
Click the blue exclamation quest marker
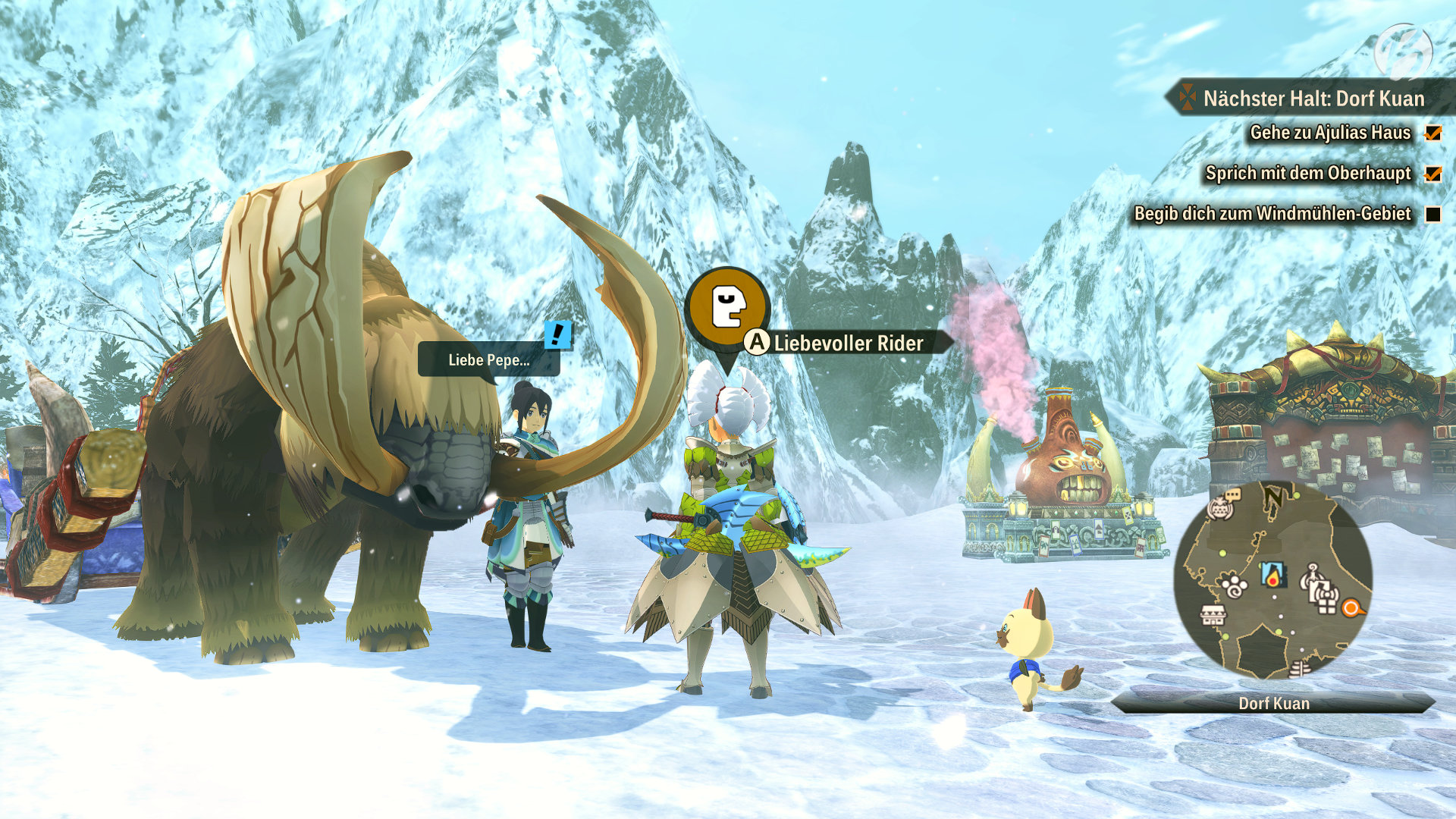558,334
